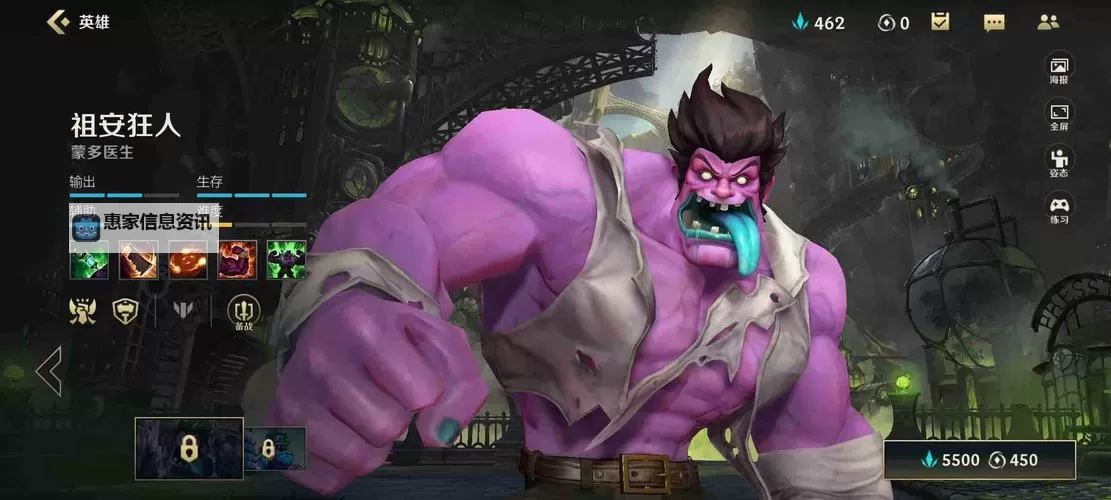Viewport: 1111px width, 500px height.
Task: Select the small blue locked skin thumbnail
Action: 267,447
